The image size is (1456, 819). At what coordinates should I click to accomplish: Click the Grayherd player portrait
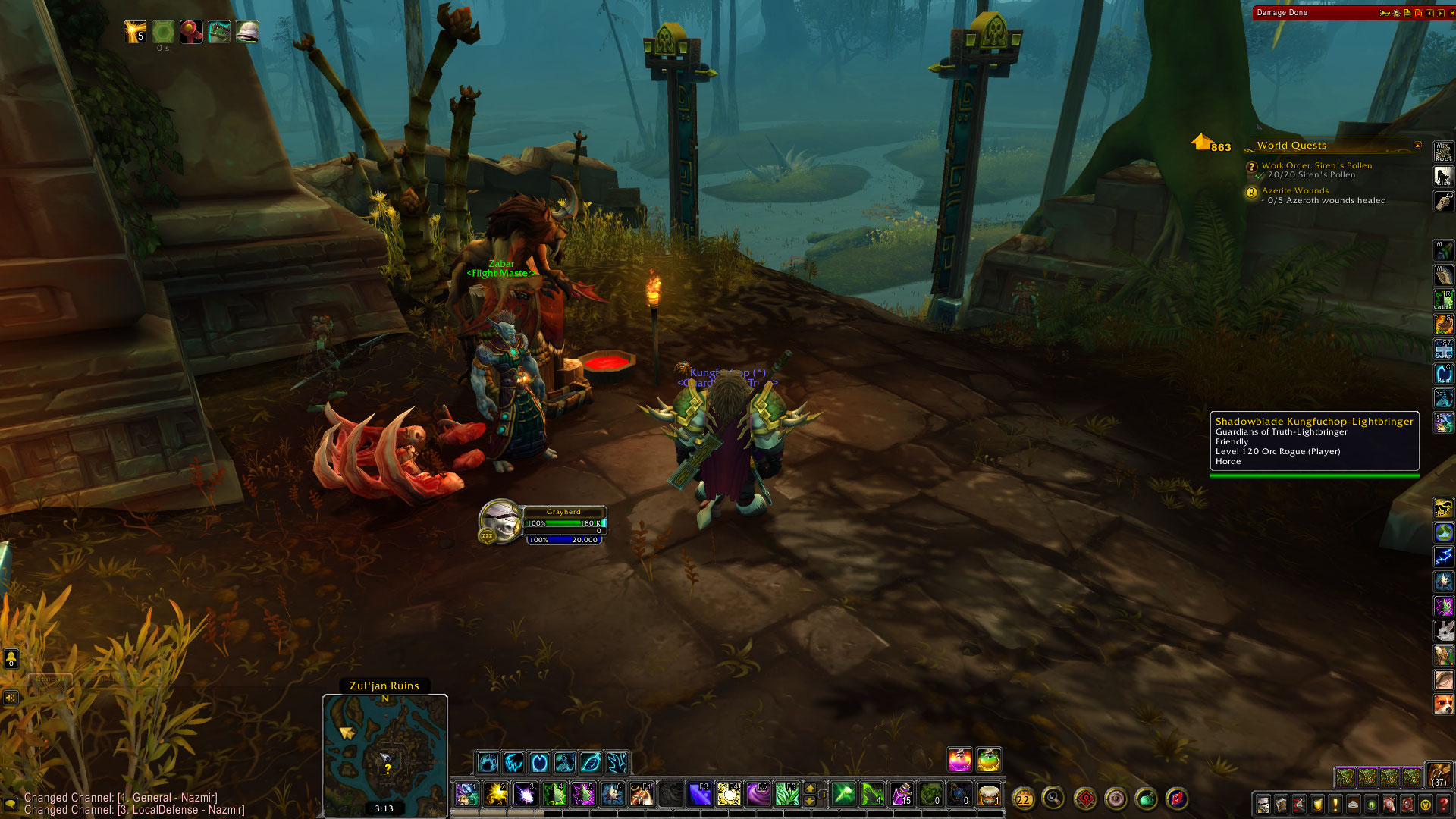tap(499, 521)
